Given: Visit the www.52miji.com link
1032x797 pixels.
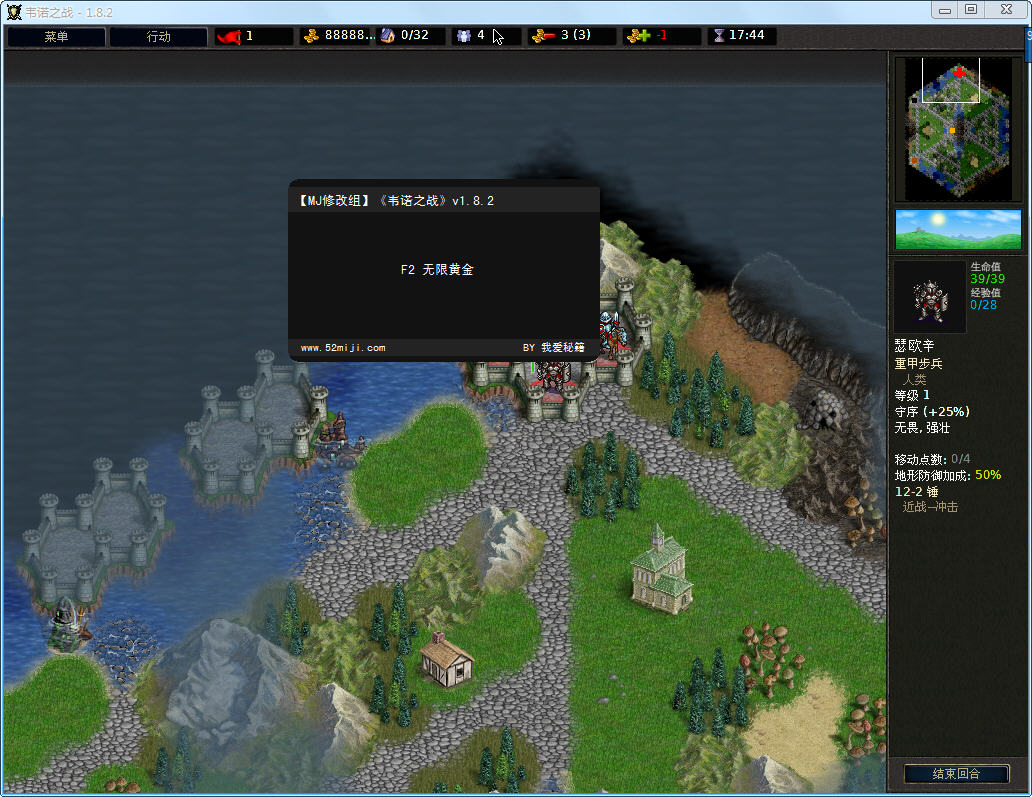Looking at the screenshot, I should pyautogui.click(x=343, y=348).
